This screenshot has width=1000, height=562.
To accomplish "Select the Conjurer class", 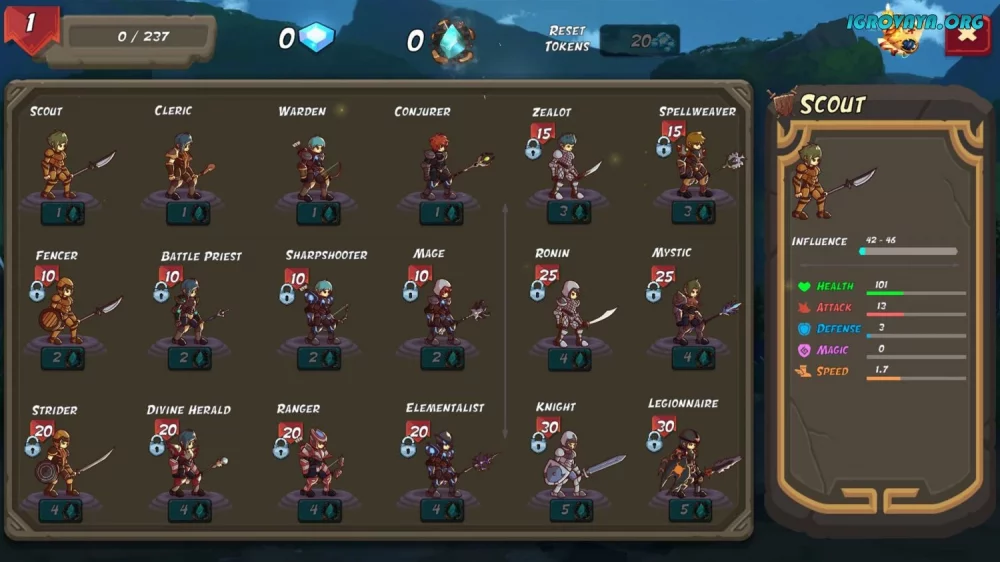I will pyautogui.click(x=440, y=165).
